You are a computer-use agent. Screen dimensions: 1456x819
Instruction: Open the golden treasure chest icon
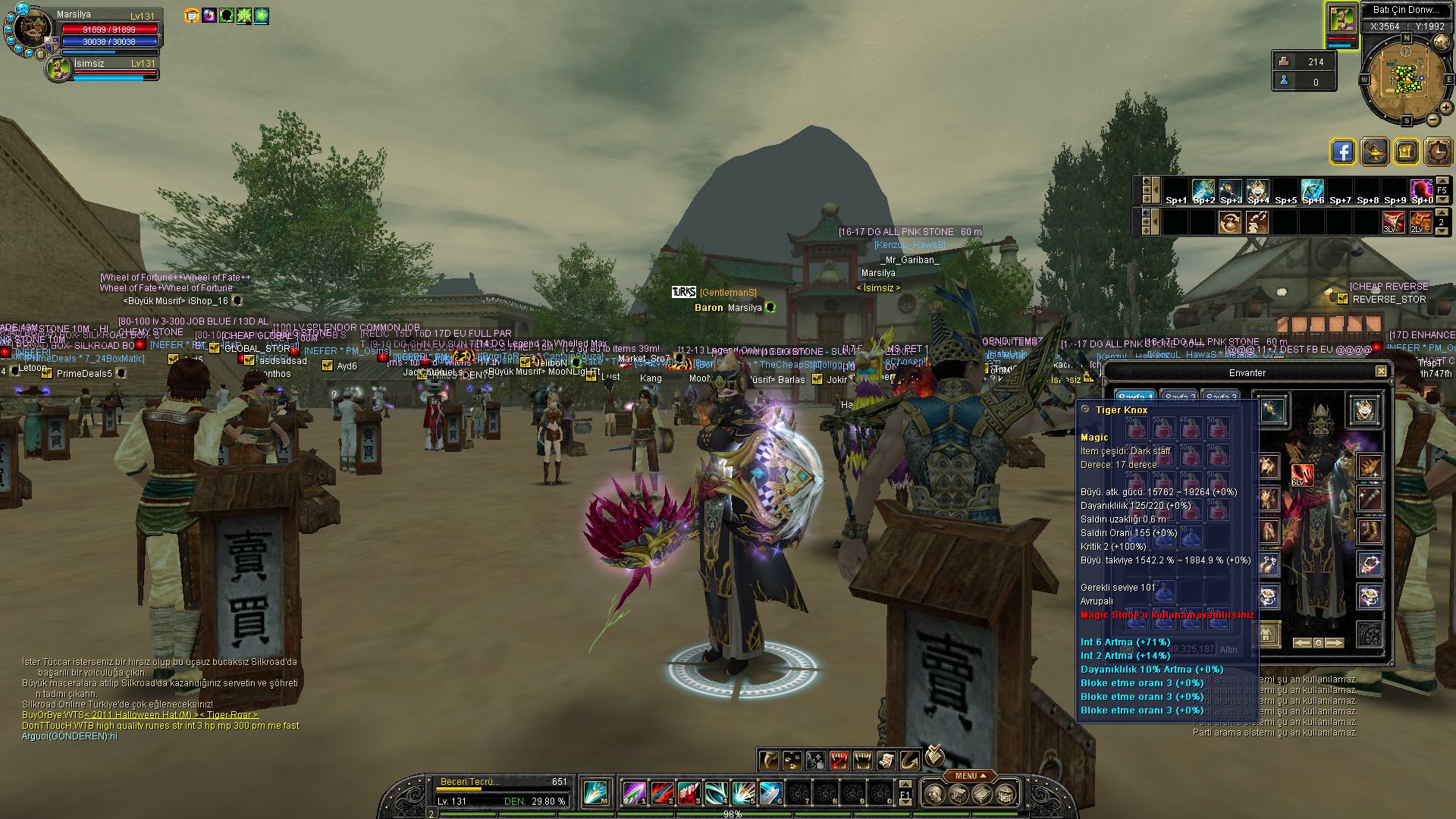[1405, 152]
